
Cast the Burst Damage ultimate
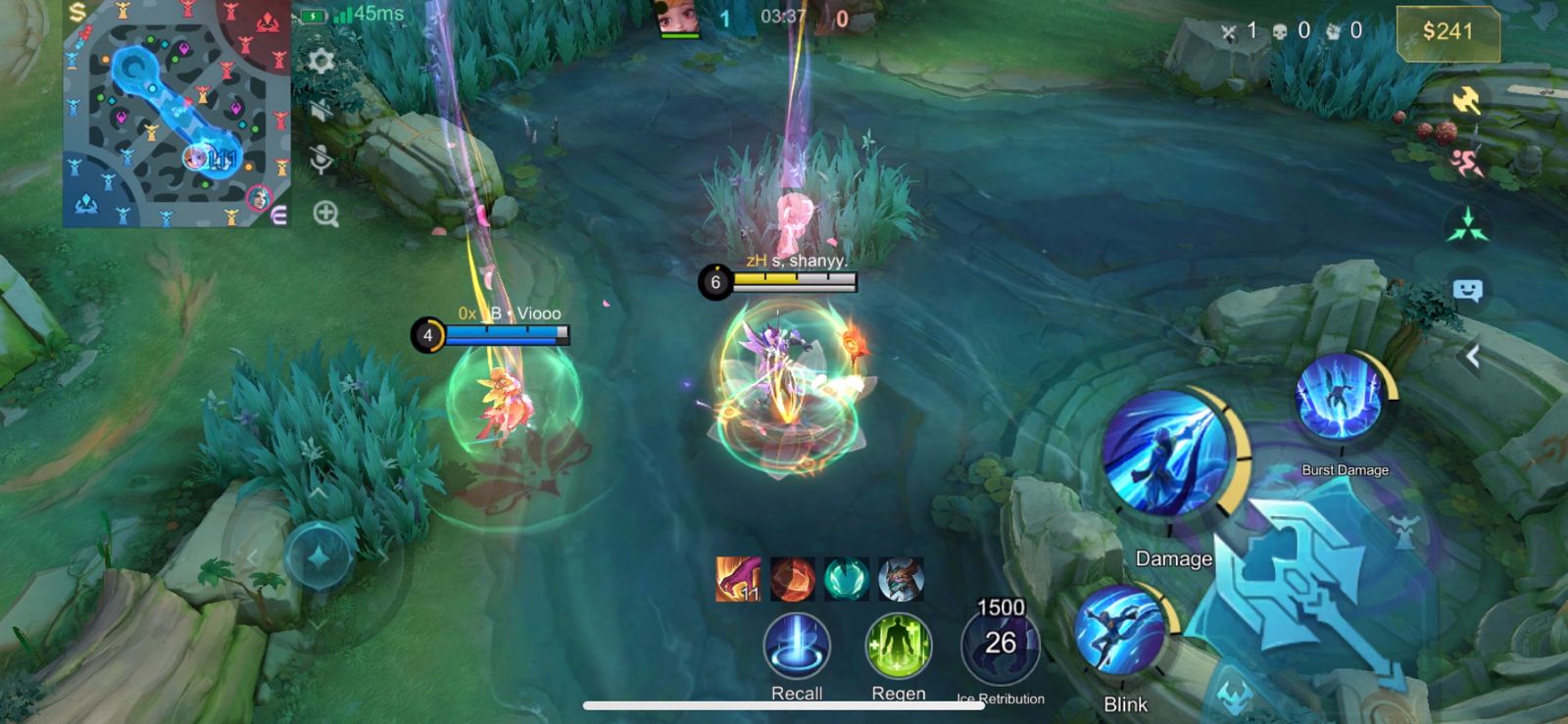1340,400
